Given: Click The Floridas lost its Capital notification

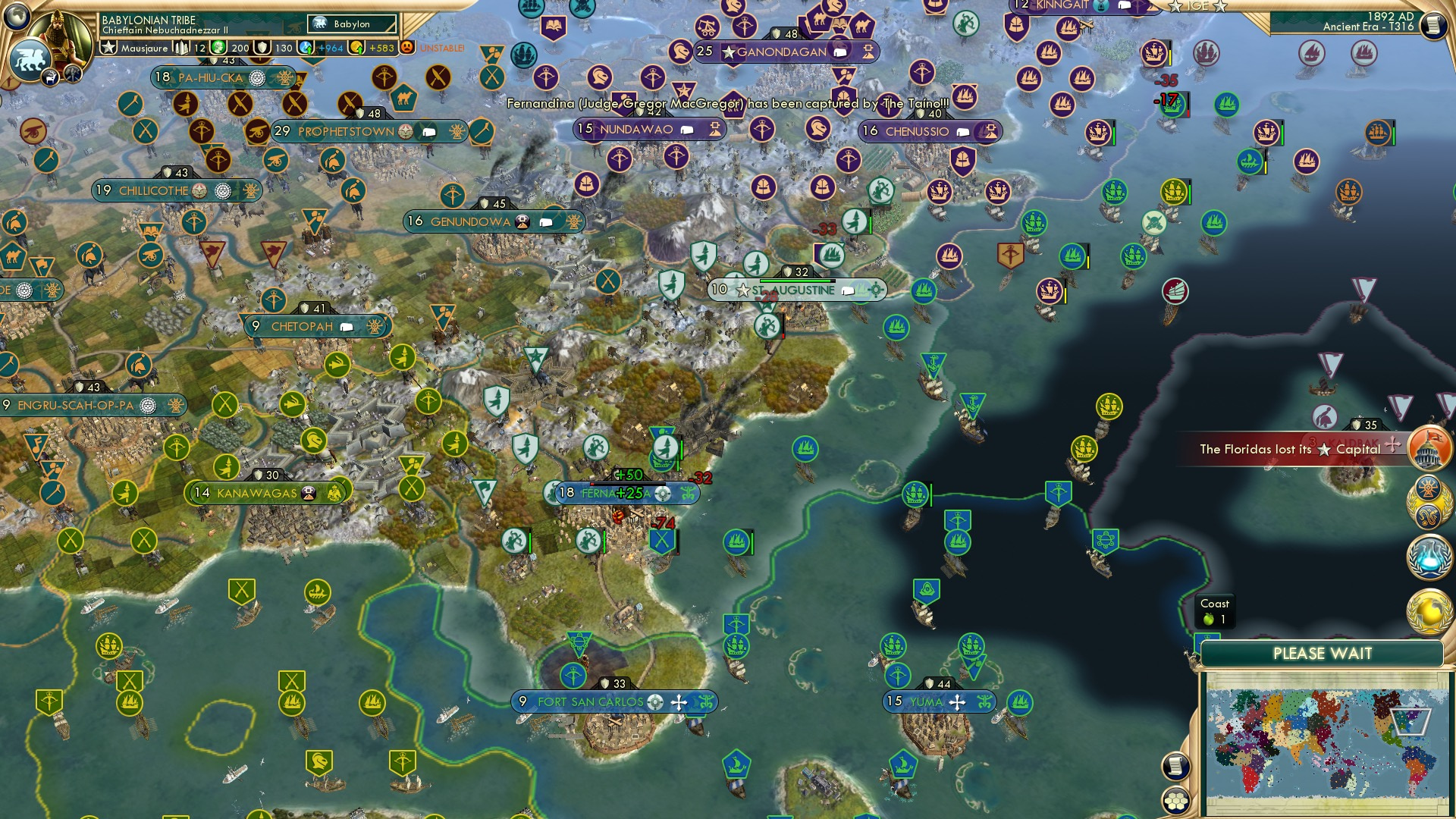Looking at the screenshot, I should 1289,449.
